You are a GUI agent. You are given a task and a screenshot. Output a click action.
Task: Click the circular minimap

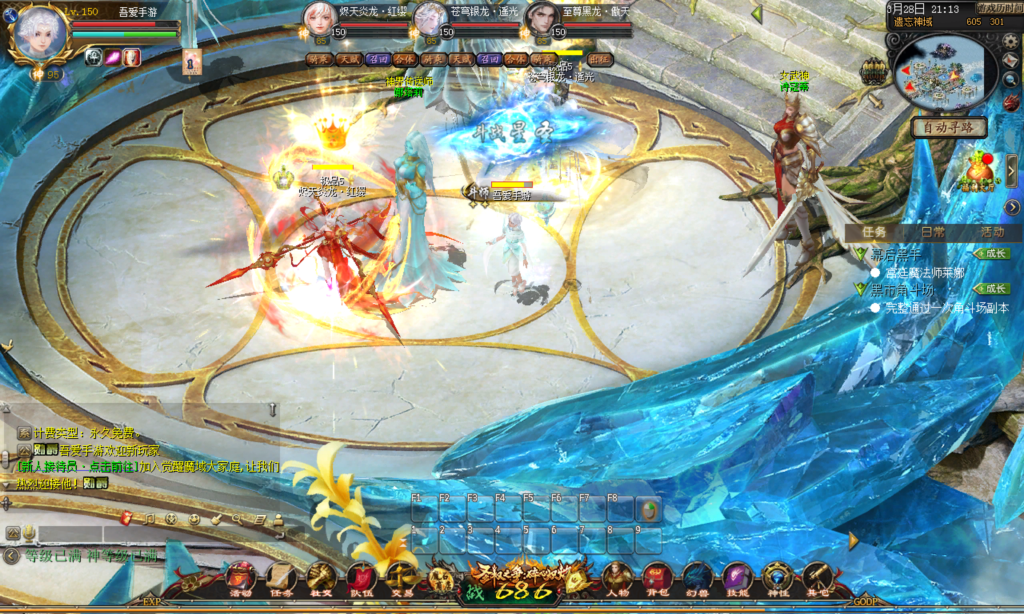pos(943,72)
